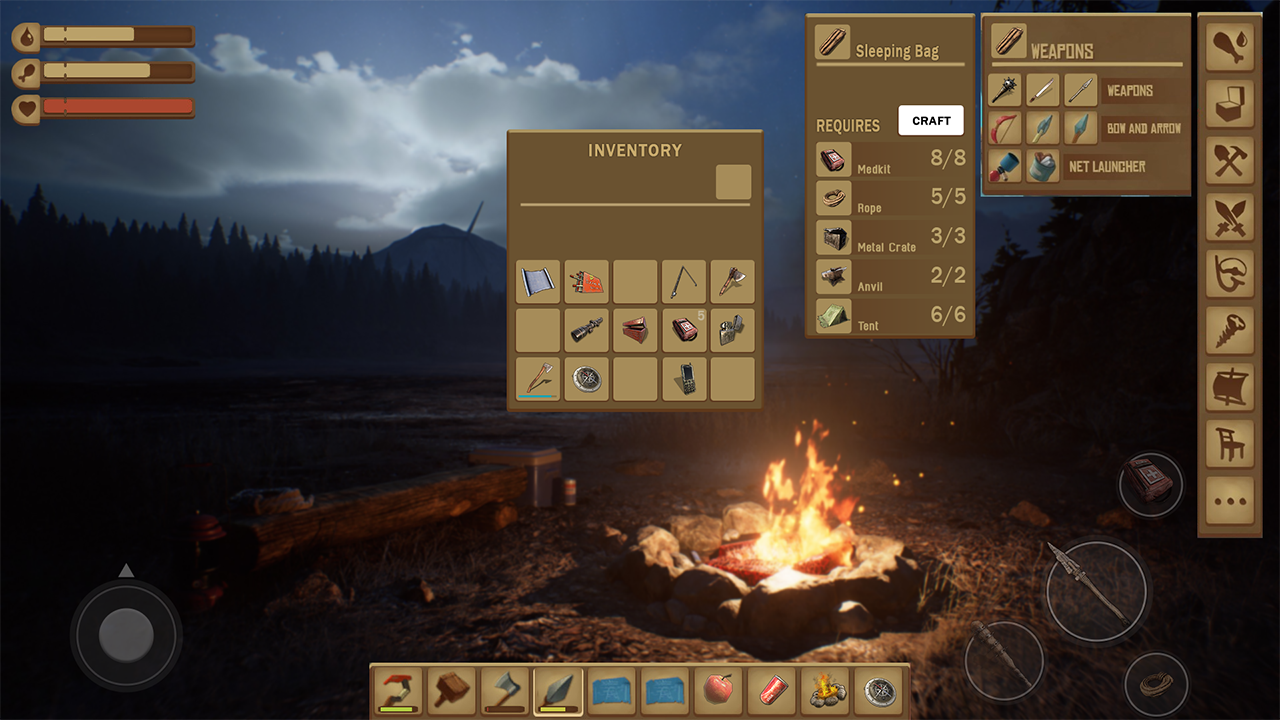Image resolution: width=1280 pixels, height=720 pixels.
Task: Select the spiked mace weapon icon
Action: tap(1004, 90)
